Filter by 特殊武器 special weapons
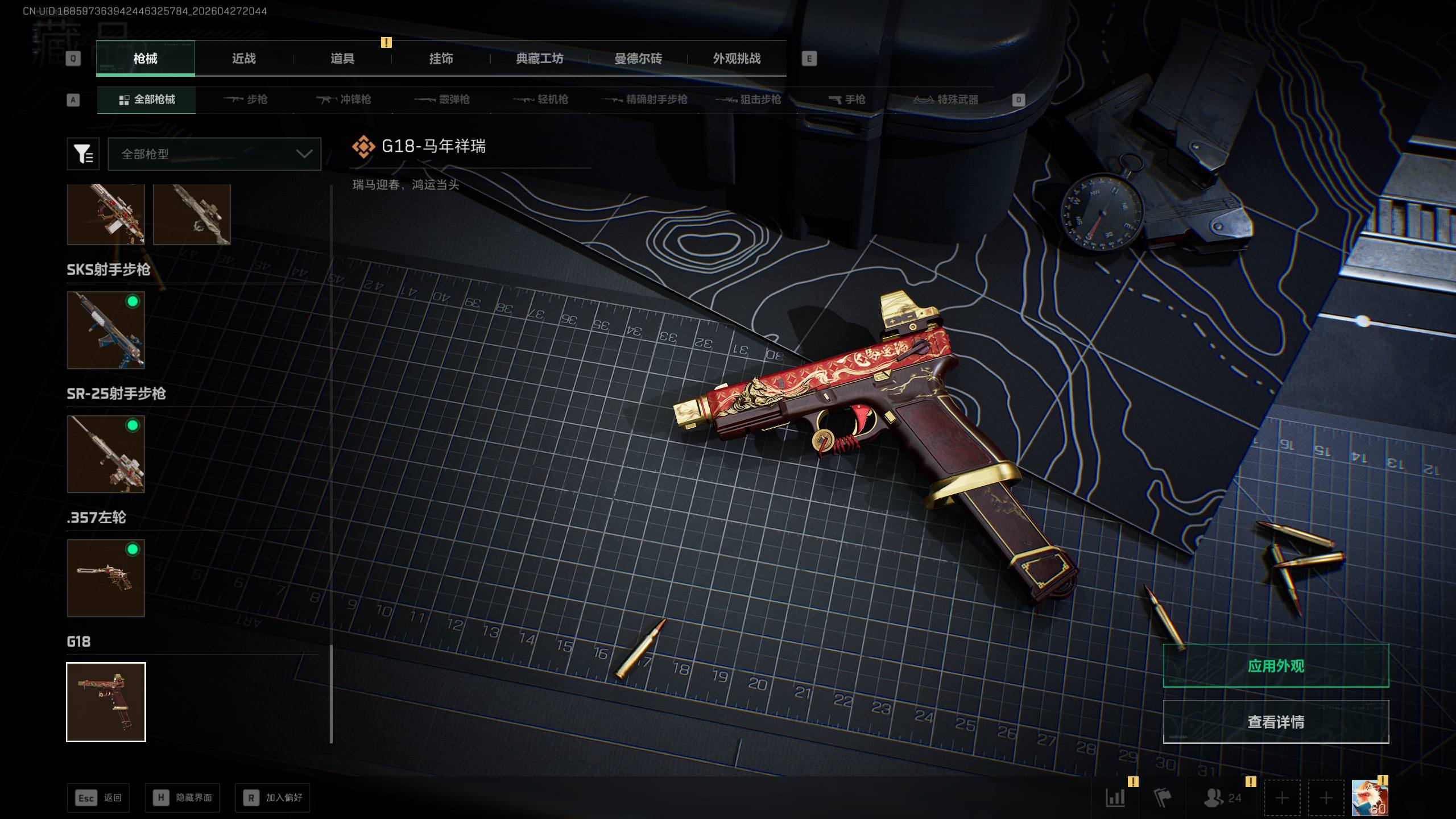The image size is (1456, 819). click(946, 100)
